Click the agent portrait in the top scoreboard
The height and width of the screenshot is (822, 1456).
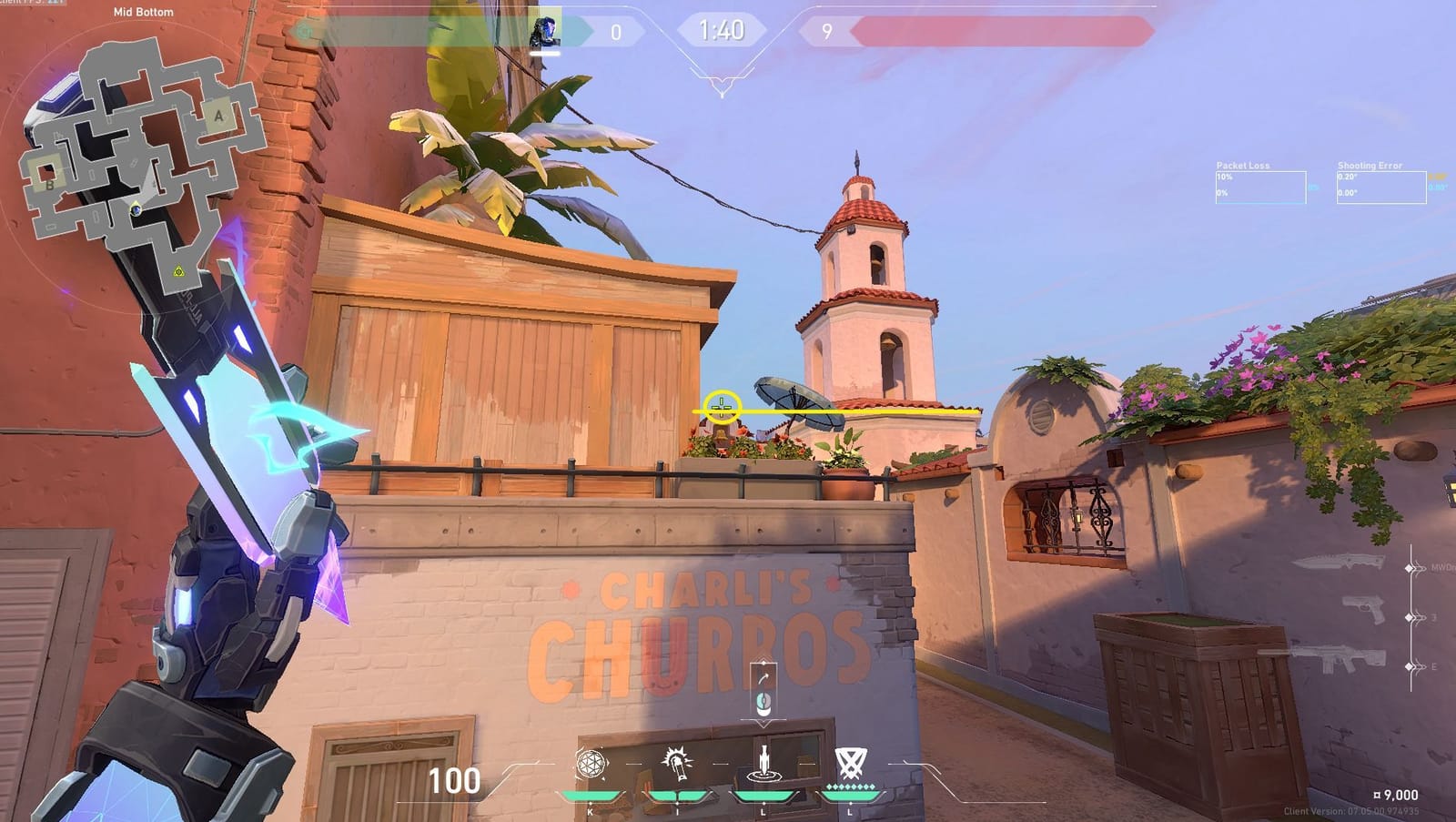point(546,30)
